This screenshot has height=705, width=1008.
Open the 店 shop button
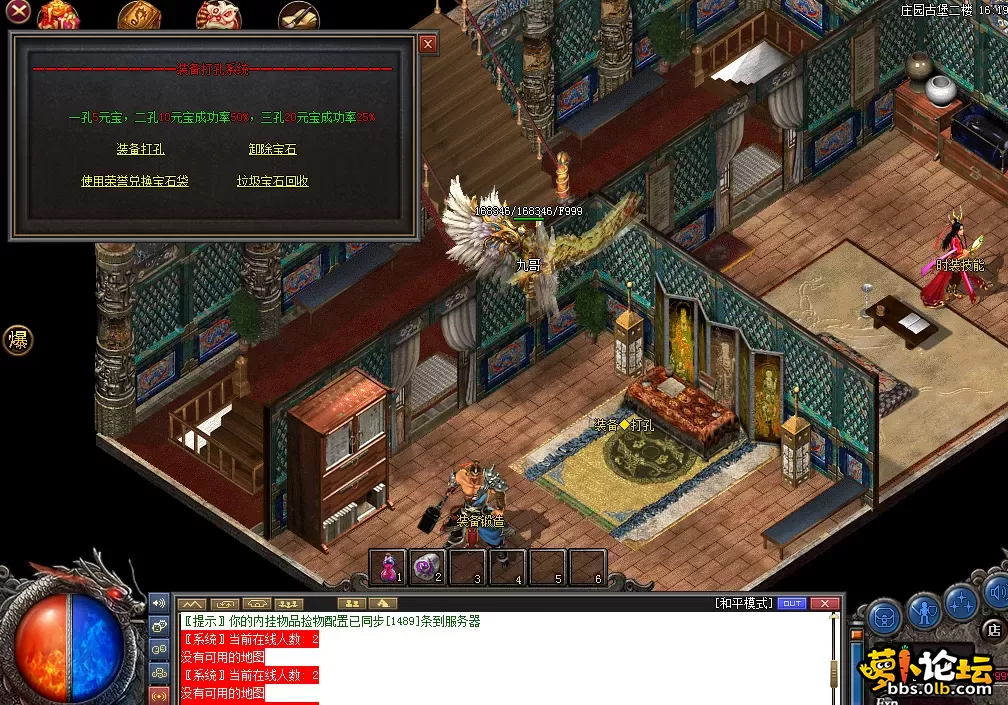pos(994,630)
